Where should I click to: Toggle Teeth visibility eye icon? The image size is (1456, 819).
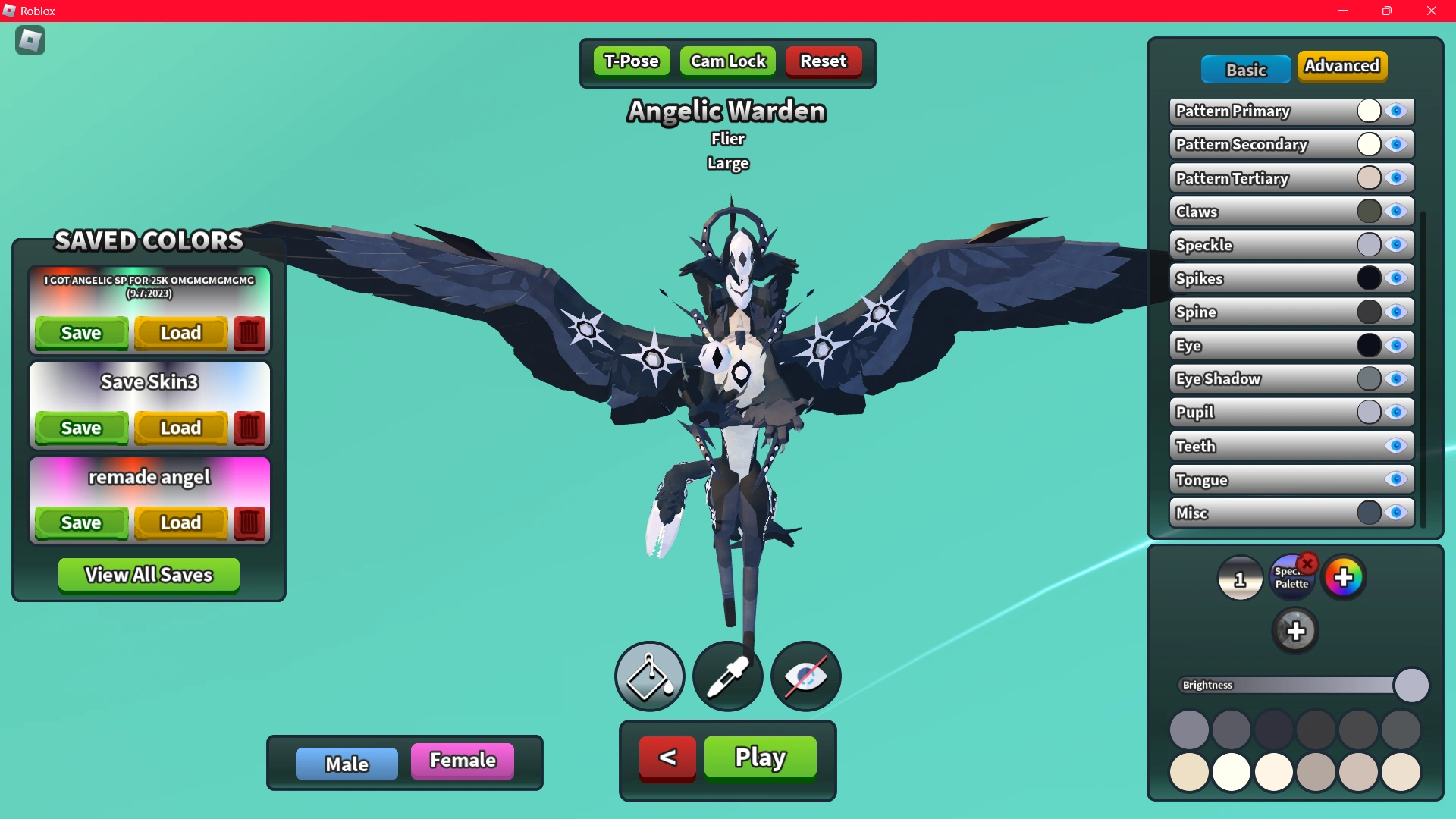coord(1398,446)
